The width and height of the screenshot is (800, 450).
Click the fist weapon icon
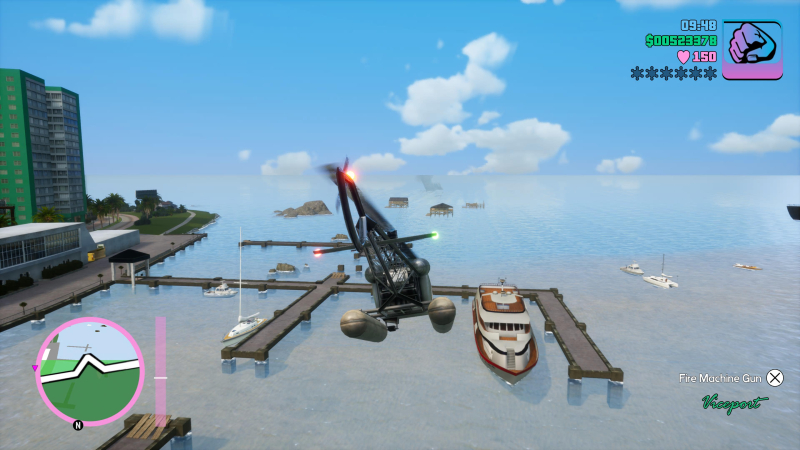pyautogui.click(x=752, y=50)
